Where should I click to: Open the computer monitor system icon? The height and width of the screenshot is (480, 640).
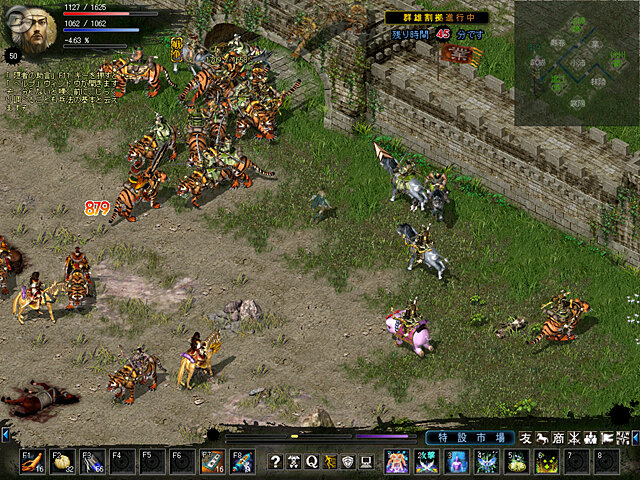click(366, 461)
